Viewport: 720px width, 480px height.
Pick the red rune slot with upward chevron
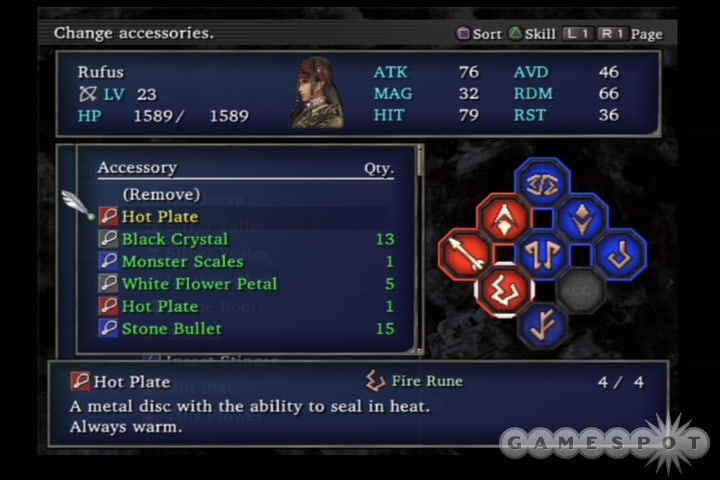[x=503, y=218]
